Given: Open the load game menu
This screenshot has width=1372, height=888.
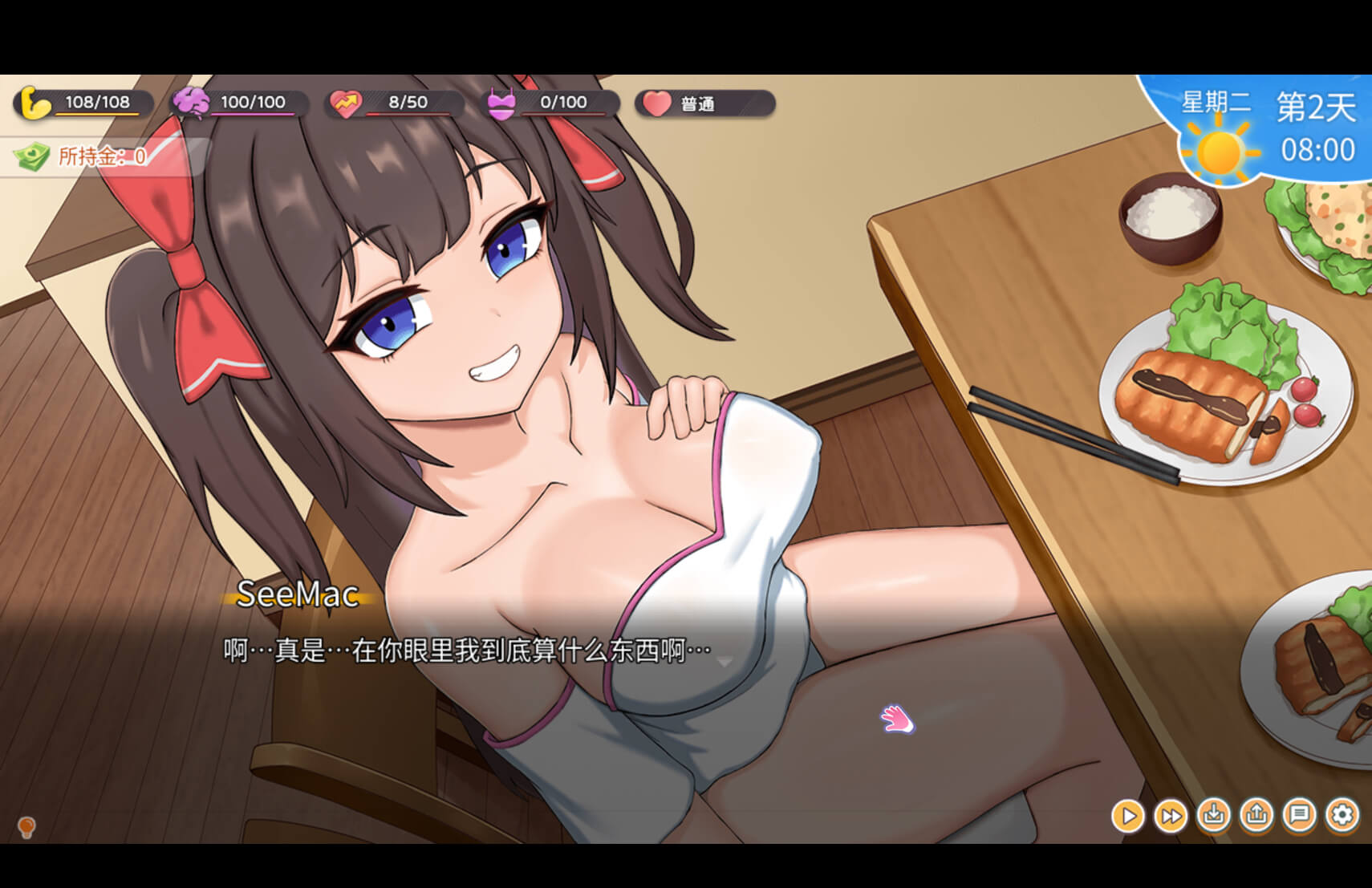Looking at the screenshot, I should click(1256, 816).
